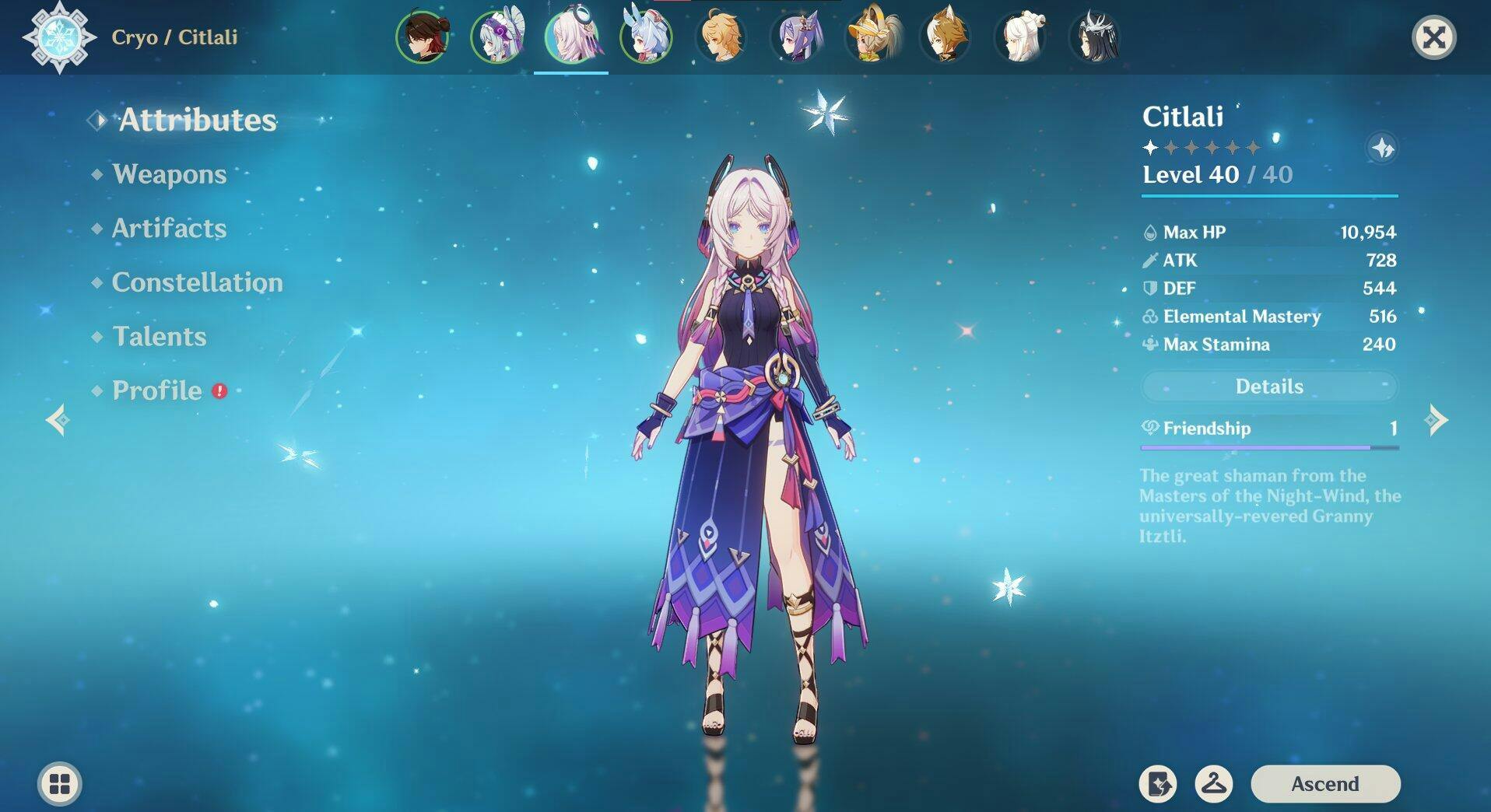View the Constellation page
The height and width of the screenshot is (812, 1491).
[197, 282]
